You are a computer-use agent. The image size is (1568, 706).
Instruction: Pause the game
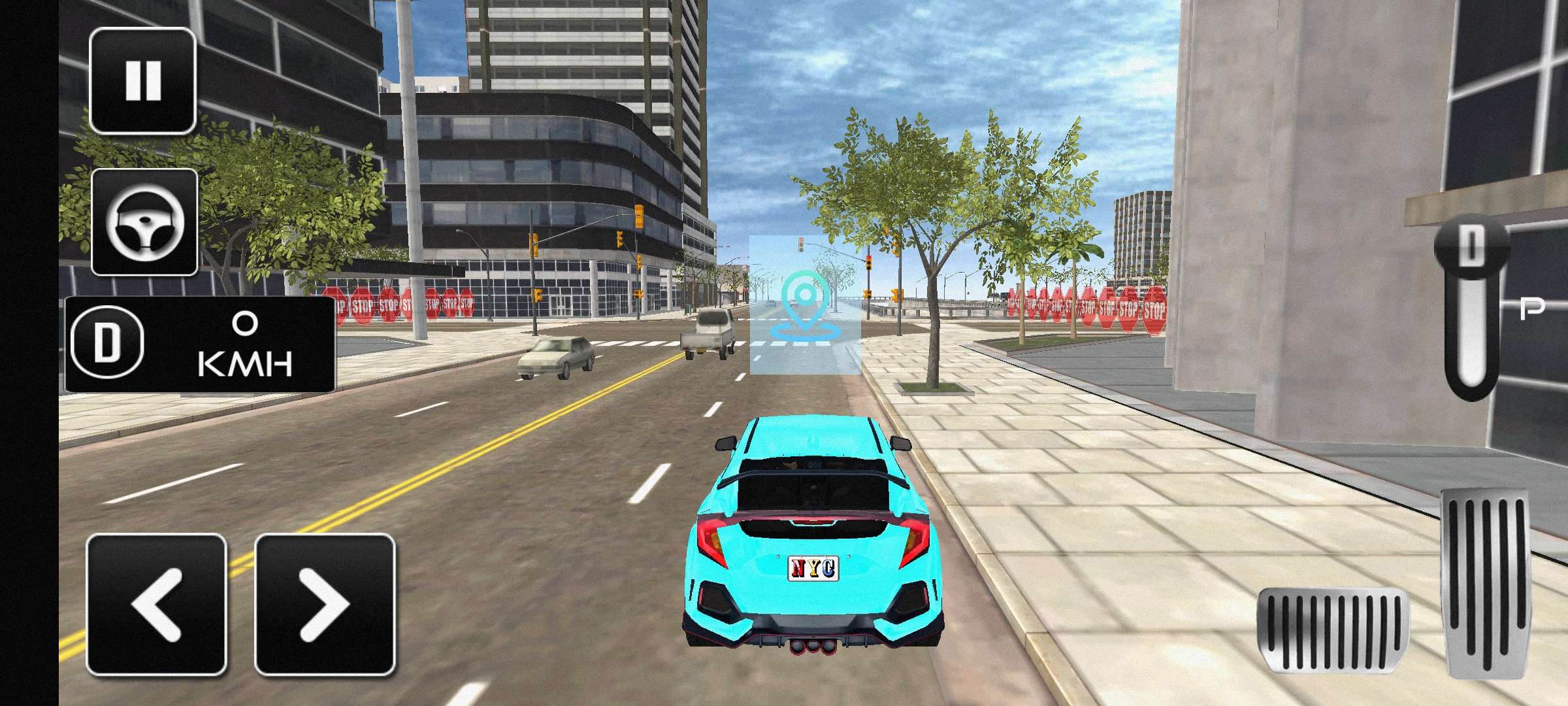[x=142, y=81]
